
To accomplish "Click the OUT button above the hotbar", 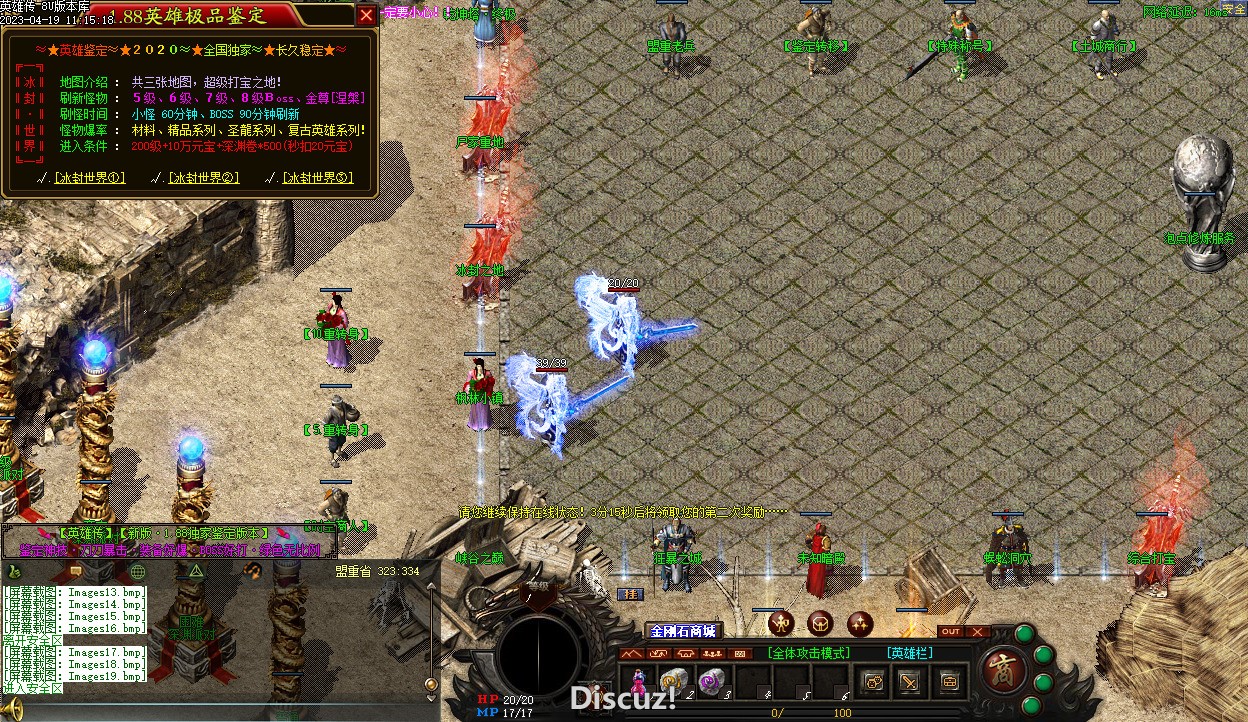I will click(x=951, y=631).
